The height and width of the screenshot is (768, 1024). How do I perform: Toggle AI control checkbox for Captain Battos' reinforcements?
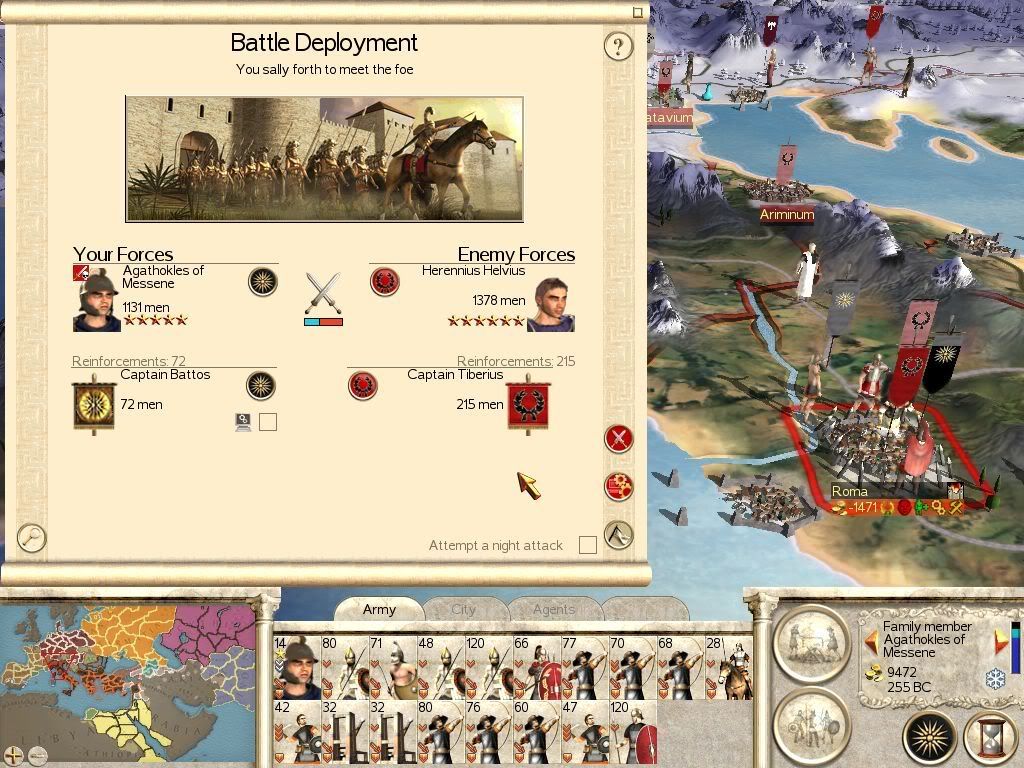[x=268, y=422]
